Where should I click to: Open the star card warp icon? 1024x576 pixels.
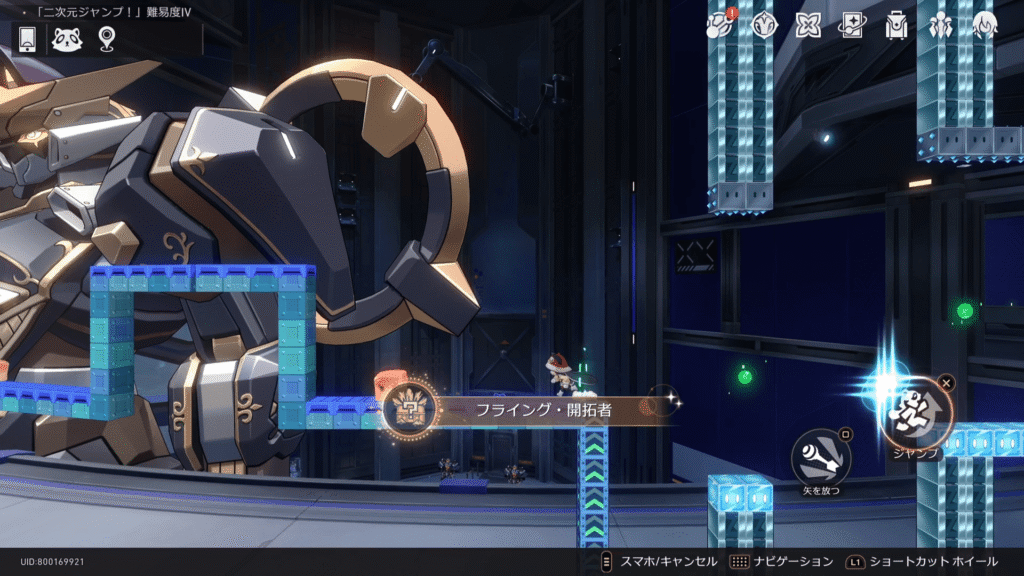(852, 25)
